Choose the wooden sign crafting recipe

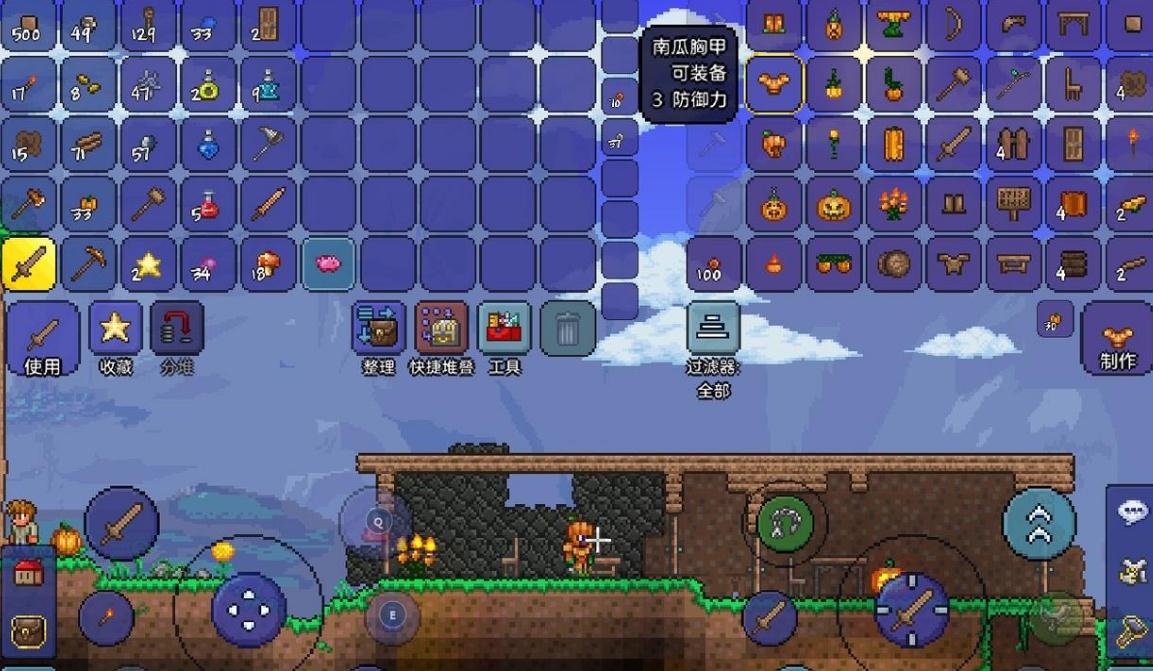tap(1013, 204)
